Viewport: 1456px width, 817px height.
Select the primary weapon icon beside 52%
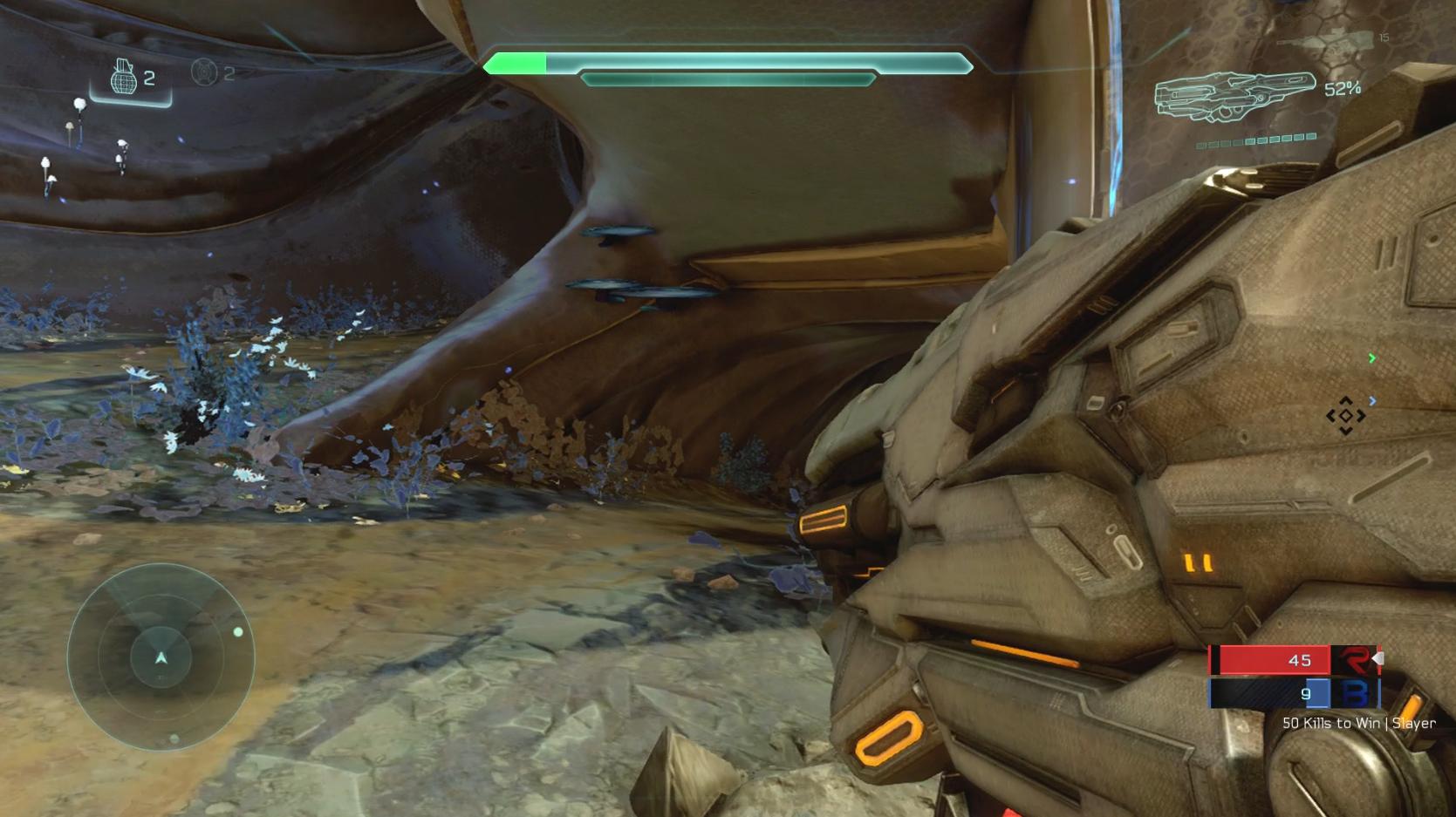tap(1234, 92)
